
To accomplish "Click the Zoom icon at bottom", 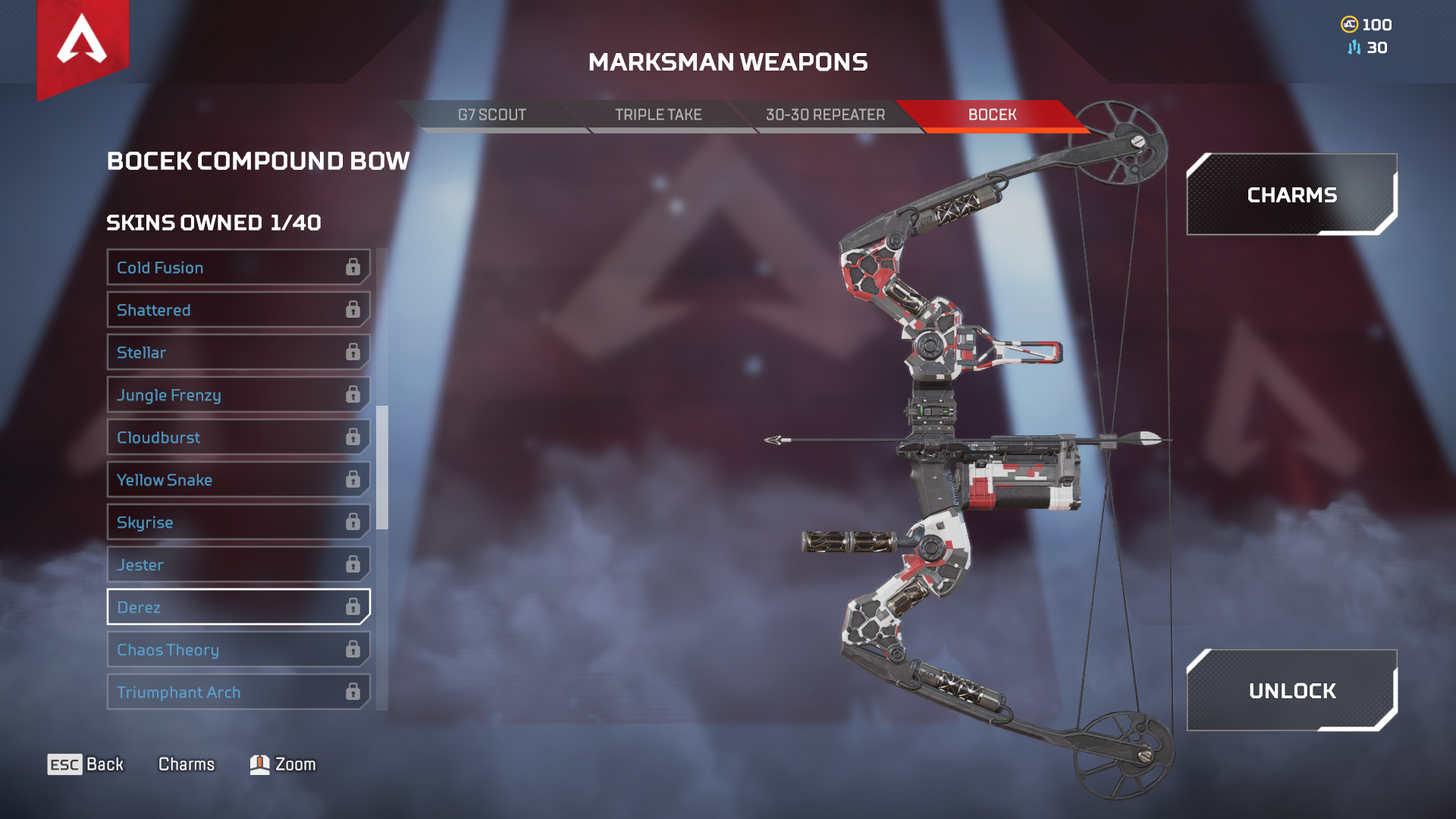I will pos(259,764).
